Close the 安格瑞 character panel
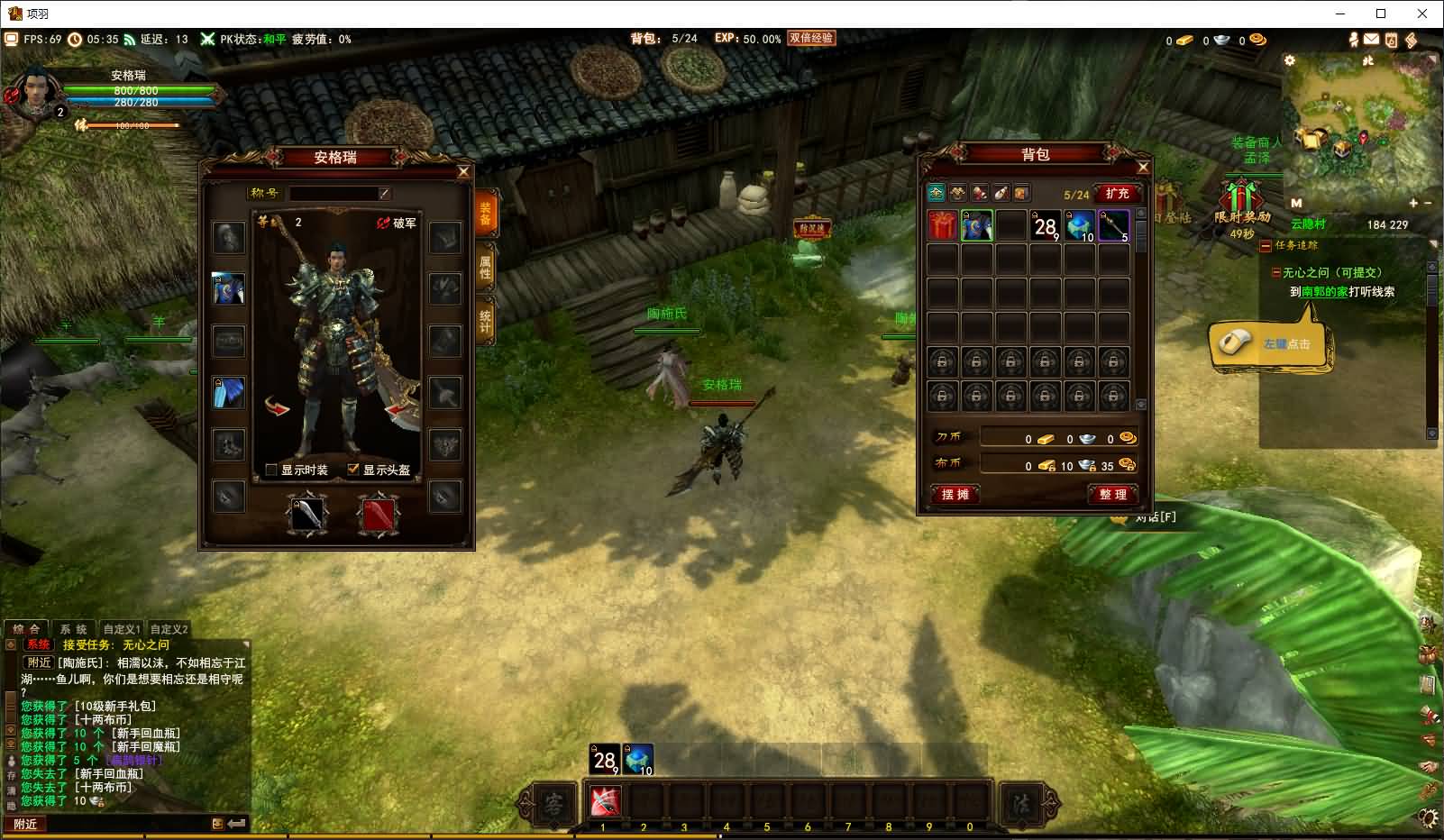Image resolution: width=1444 pixels, height=840 pixels. 463,171
